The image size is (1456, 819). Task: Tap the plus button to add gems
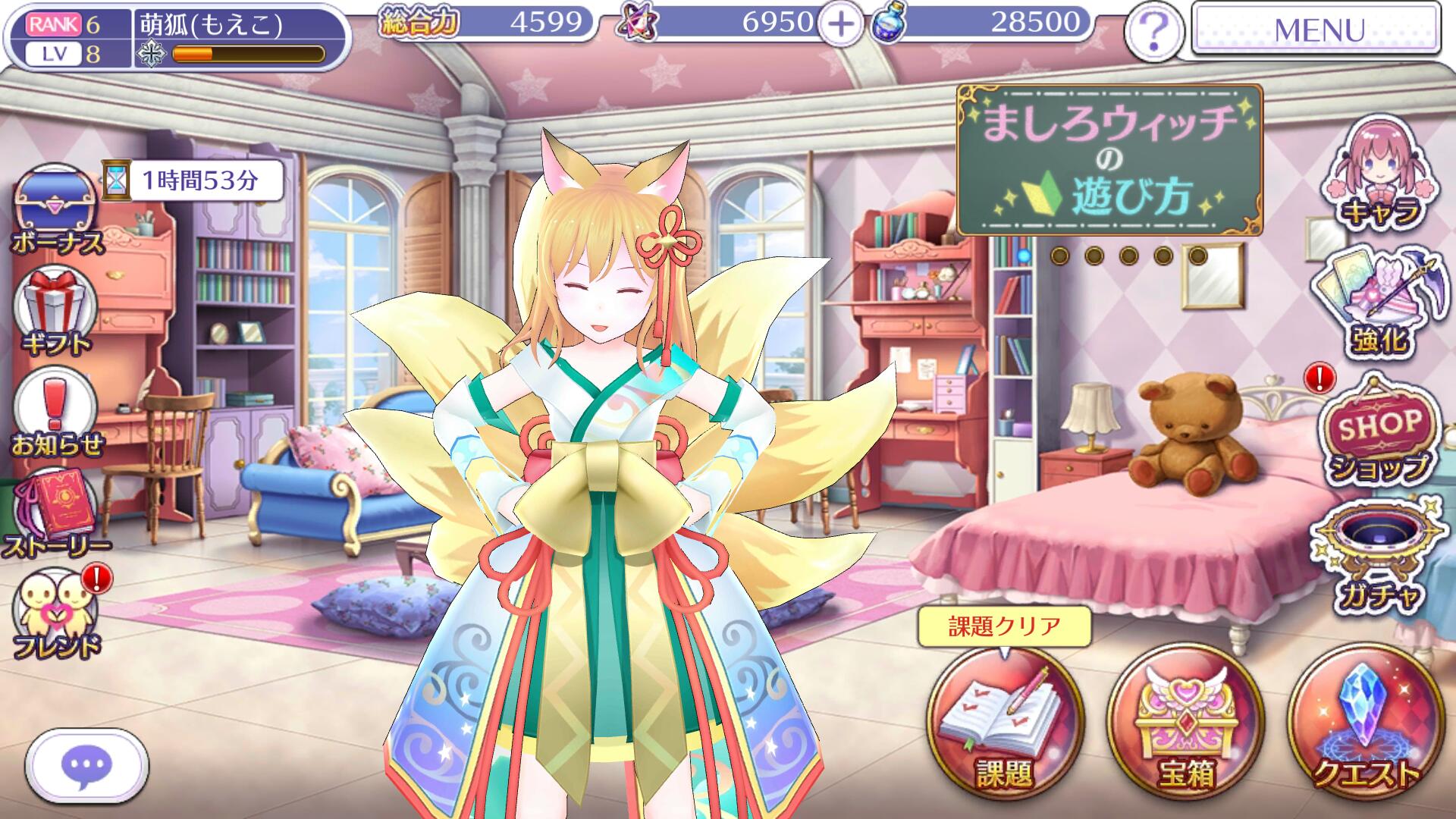pos(839,25)
